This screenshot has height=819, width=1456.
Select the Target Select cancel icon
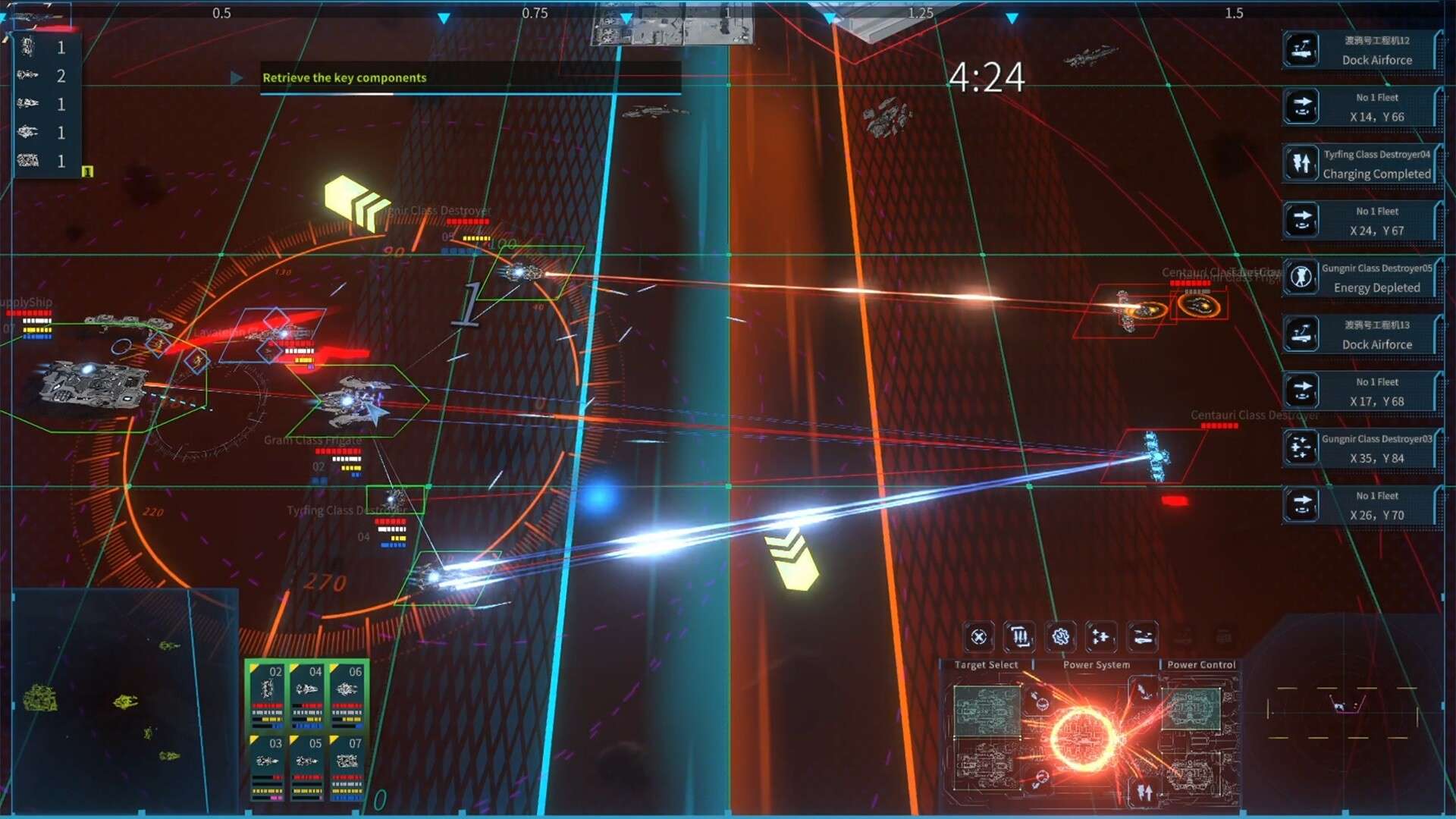[977, 637]
